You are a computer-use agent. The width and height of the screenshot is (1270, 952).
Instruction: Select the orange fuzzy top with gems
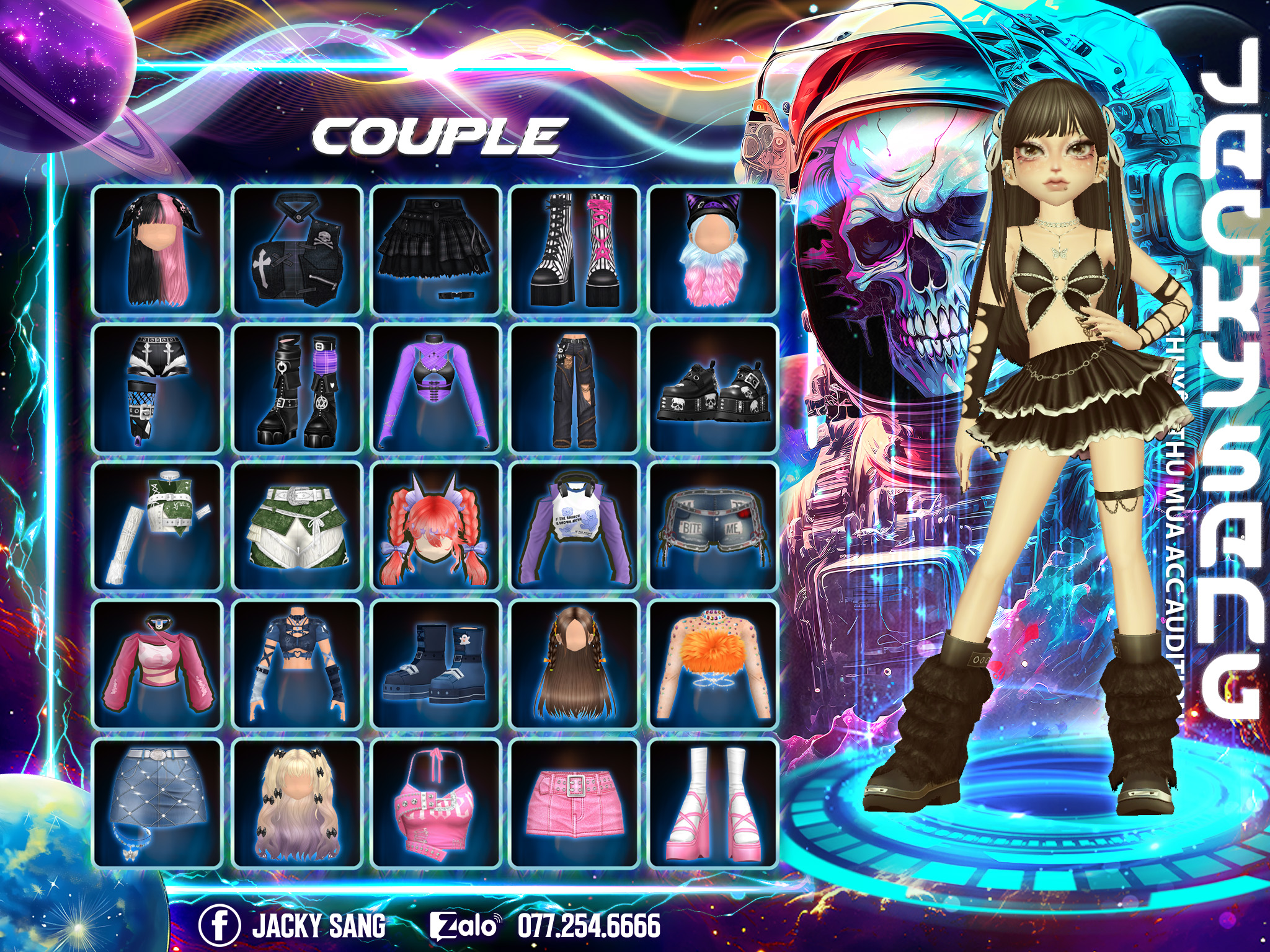[x=713, y=664]
